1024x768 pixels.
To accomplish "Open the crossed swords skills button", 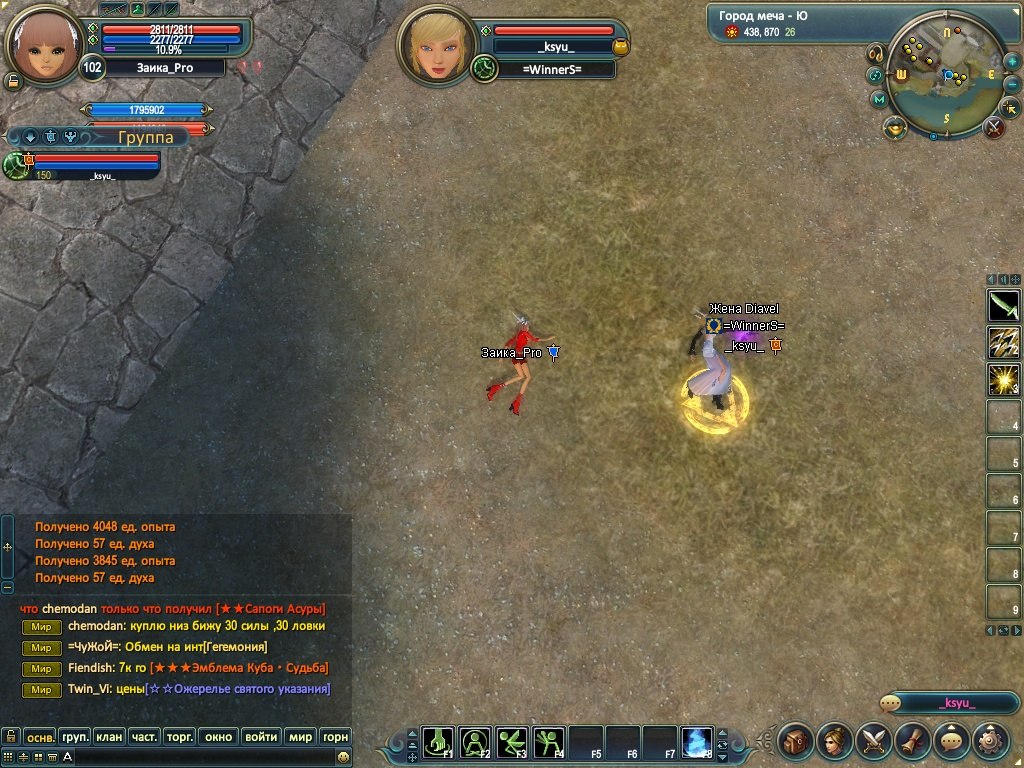I will point(875,741).
